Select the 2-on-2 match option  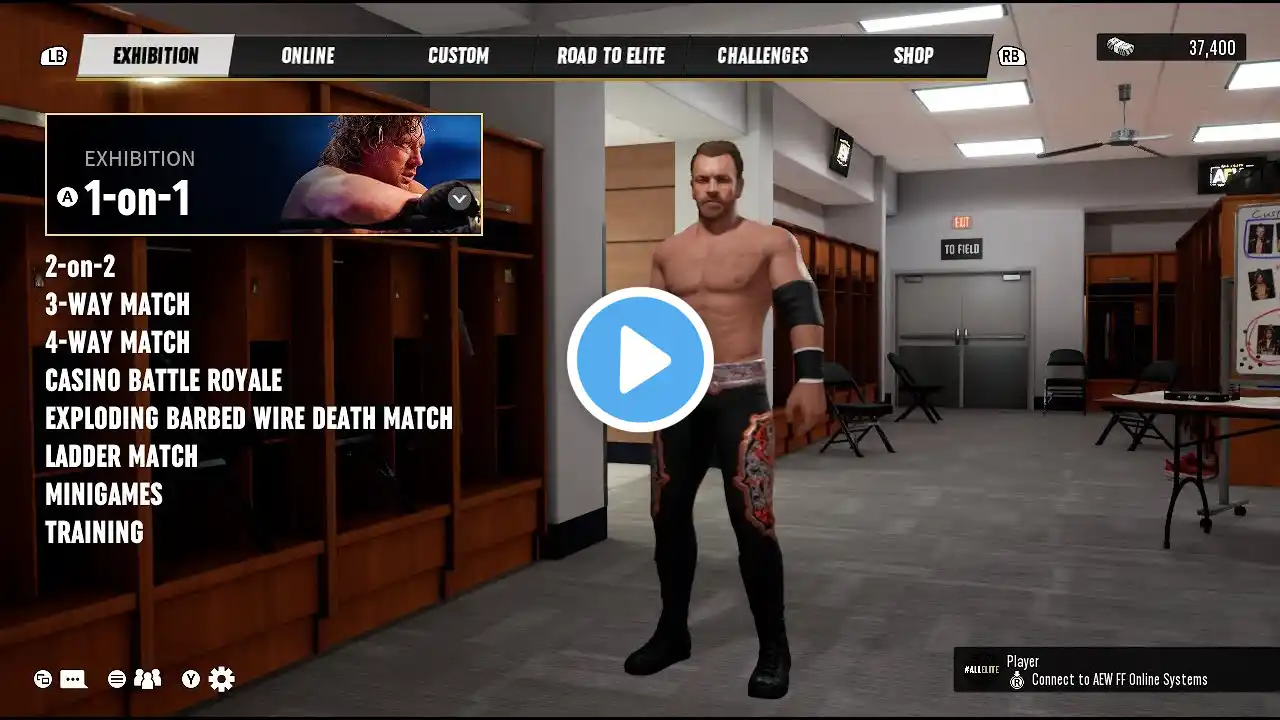click(x=80, y=267)
